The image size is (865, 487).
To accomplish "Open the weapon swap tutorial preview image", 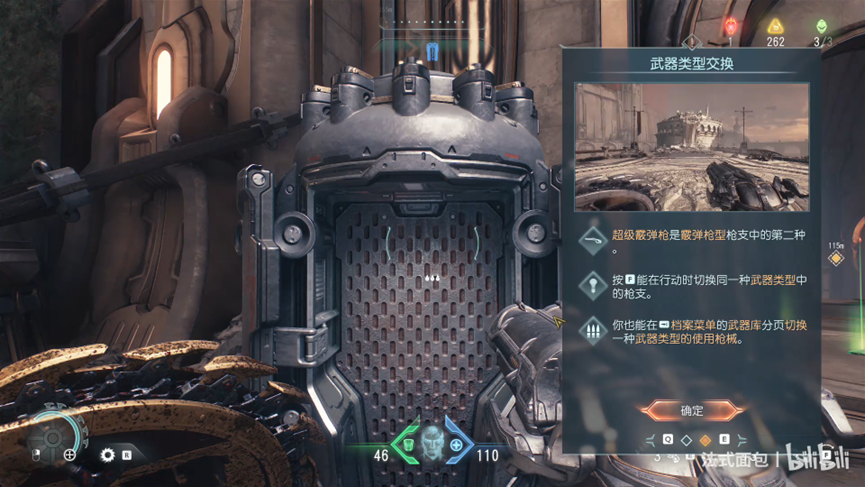I will (x=692, y=147).
